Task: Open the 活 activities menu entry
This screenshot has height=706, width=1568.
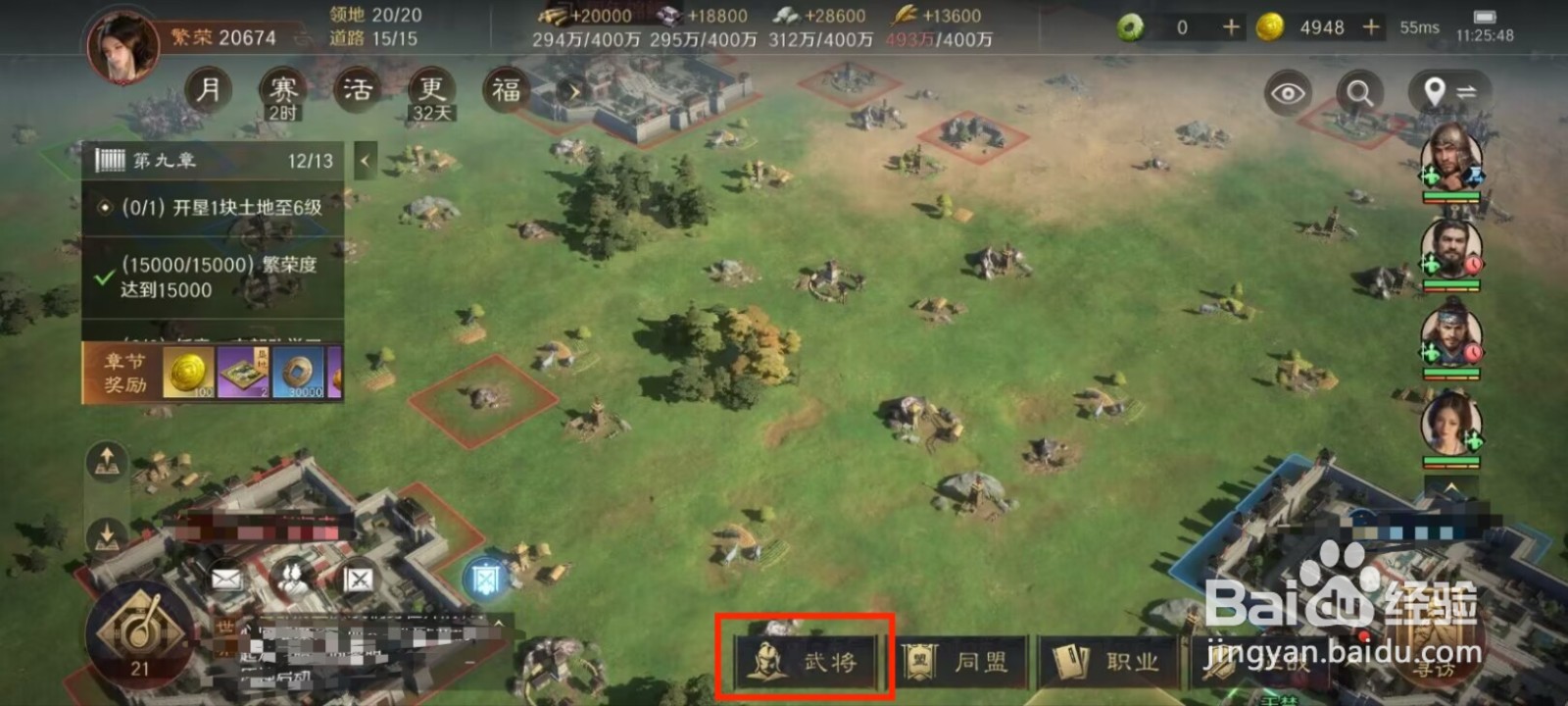Action: [x=358, y=90]
